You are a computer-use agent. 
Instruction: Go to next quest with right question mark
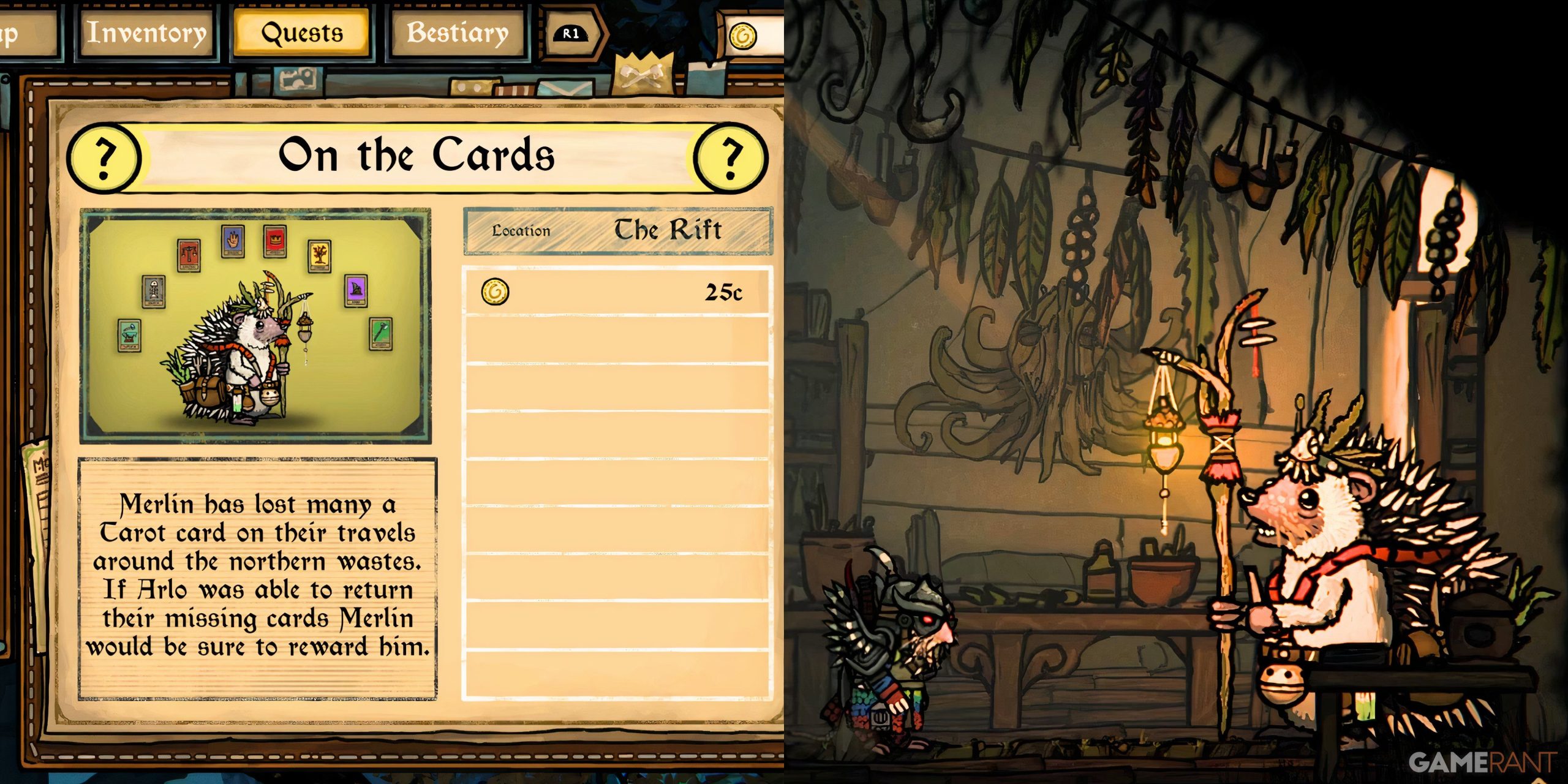(730, 157)
